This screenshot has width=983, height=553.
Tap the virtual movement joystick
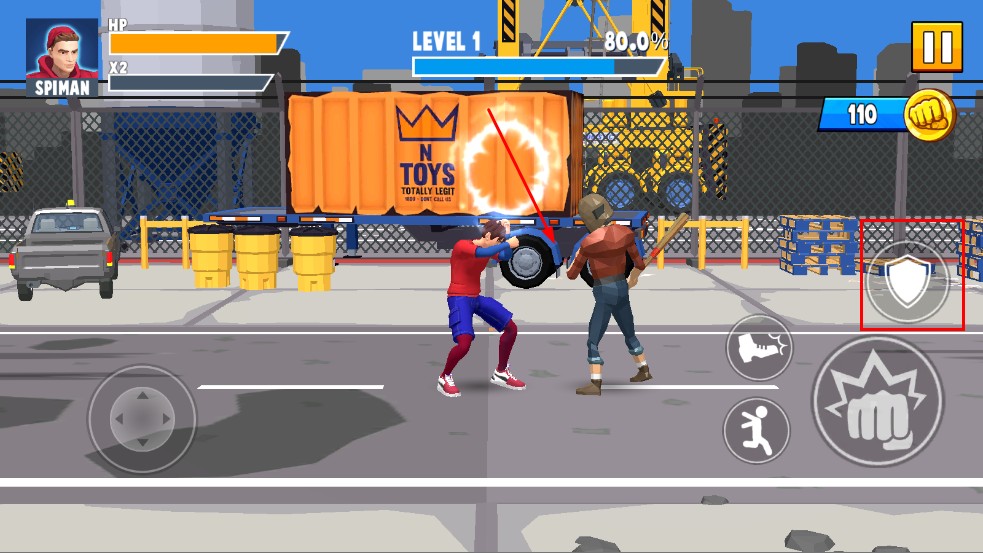(141, 417)
